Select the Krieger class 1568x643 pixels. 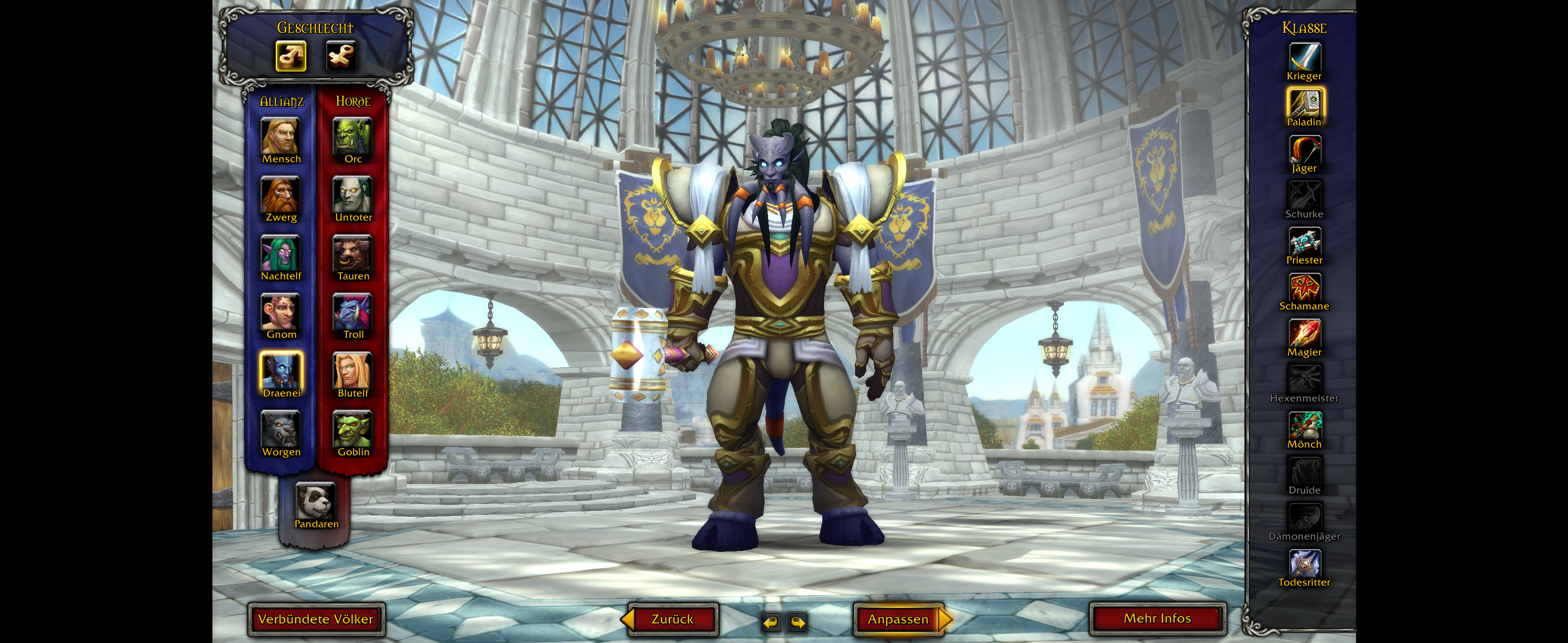[x=1304, y=58]
